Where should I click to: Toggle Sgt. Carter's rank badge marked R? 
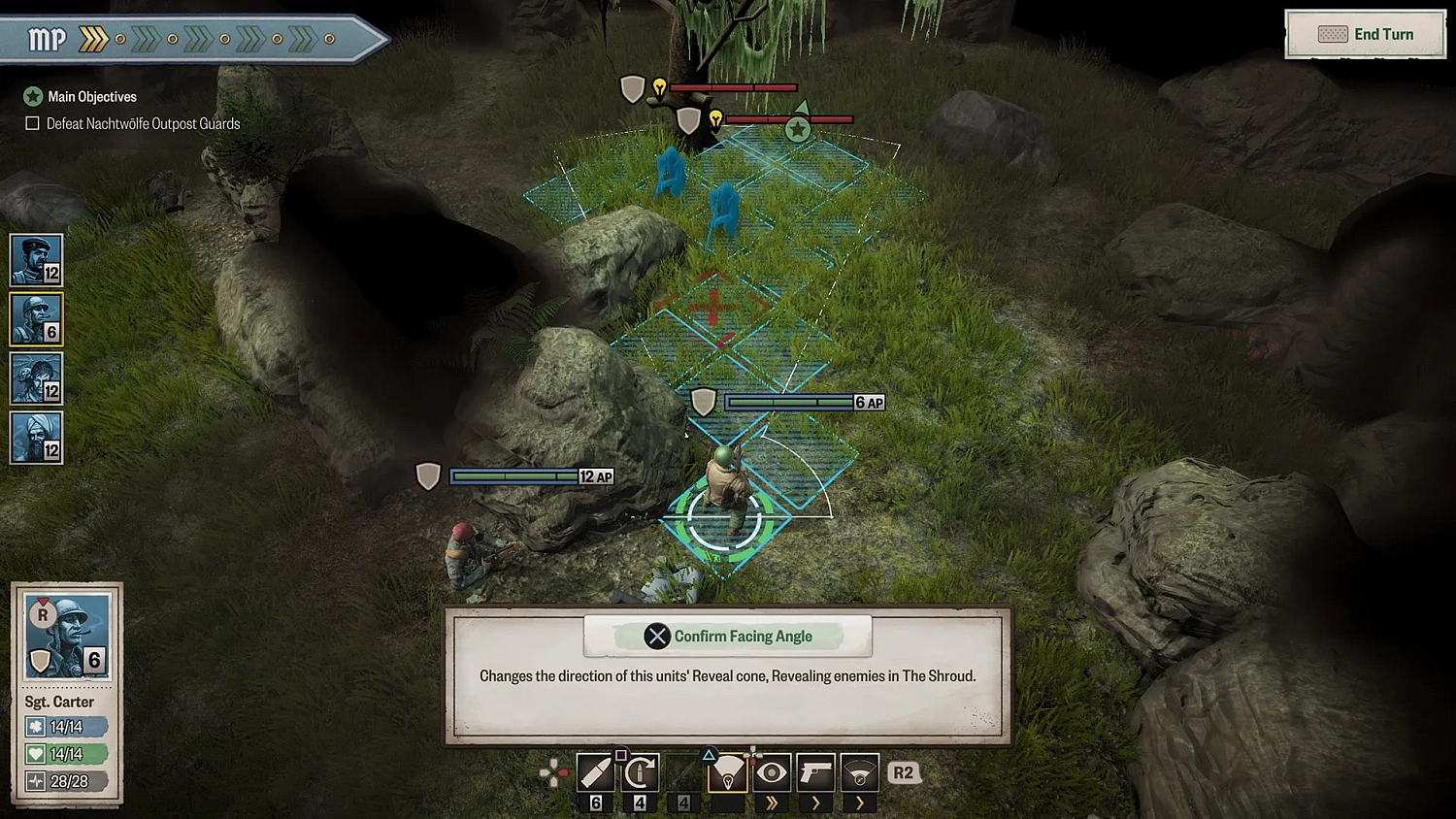[x=42, y=613]
